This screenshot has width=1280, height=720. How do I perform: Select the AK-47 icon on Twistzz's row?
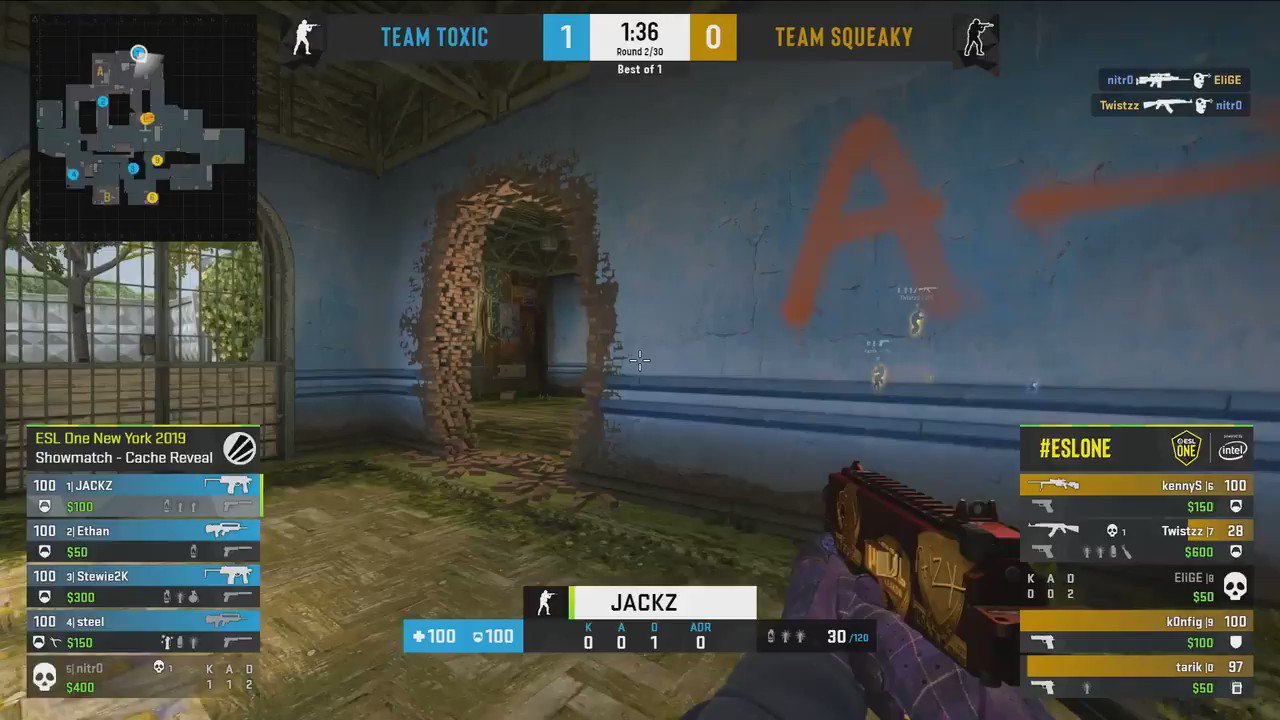pyautogui.click(x=1055, y=529)
